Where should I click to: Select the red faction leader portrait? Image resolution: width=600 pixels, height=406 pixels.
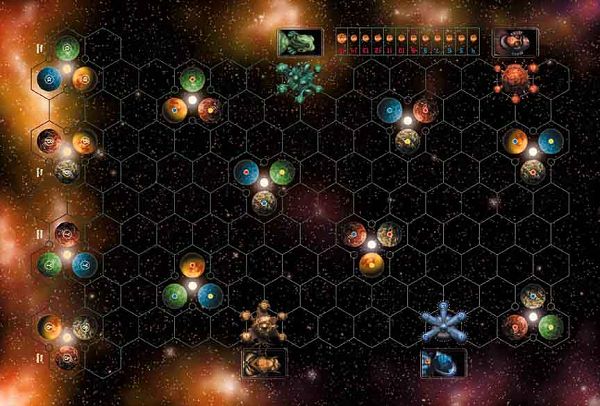click(516, 42)
